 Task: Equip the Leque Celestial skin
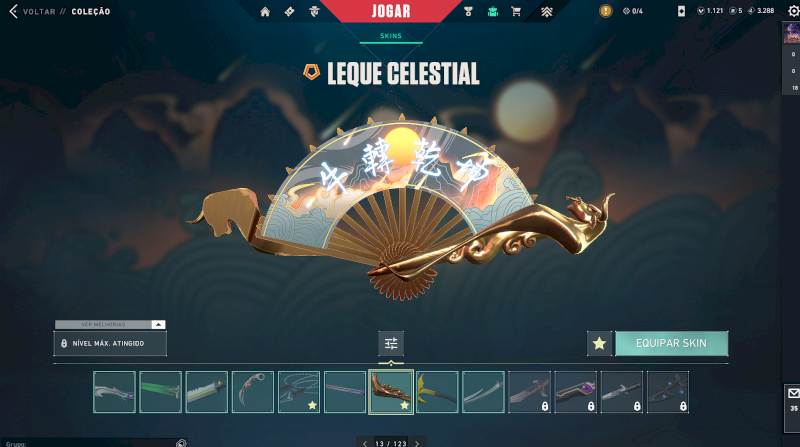click(x=671, y=343)
